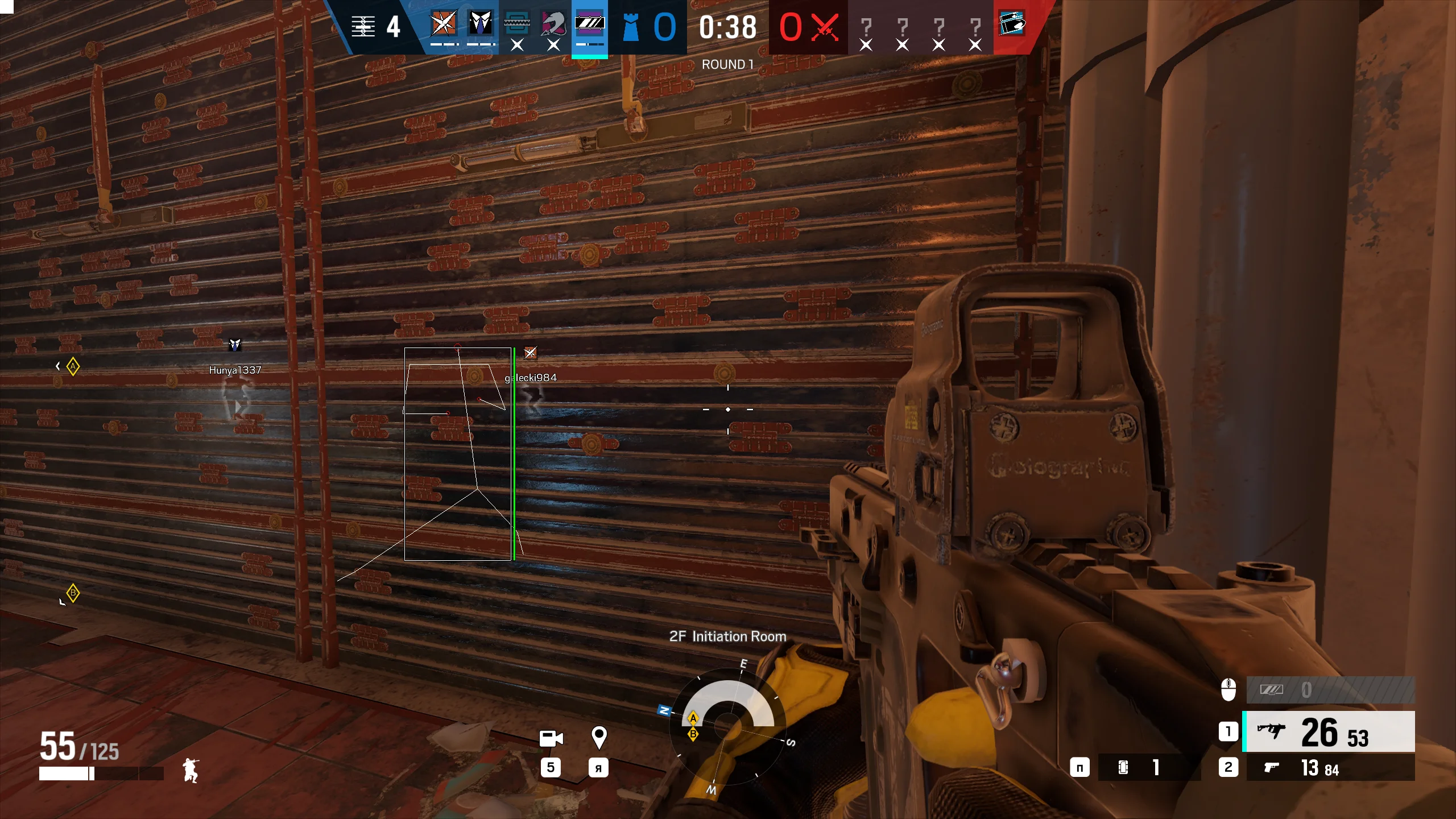Open the observation camera icon
The width and height of the screenshot is (1456, 819).
[550, 738]
